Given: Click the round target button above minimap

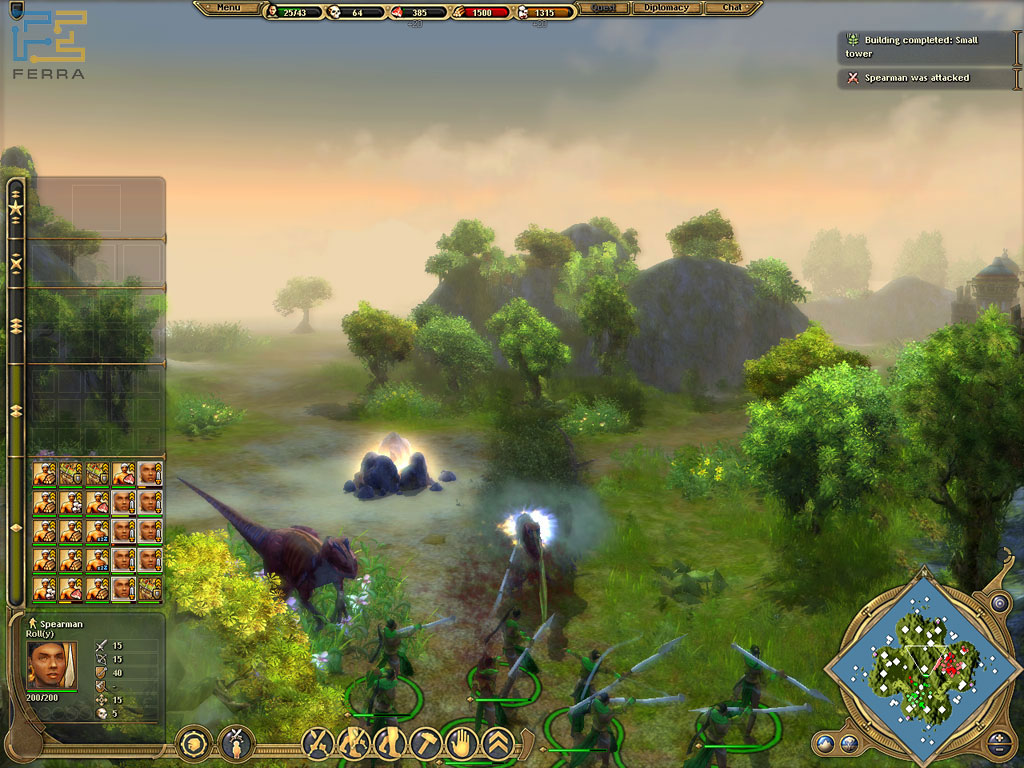Looking at the screenshot, I should coord(998,603).
